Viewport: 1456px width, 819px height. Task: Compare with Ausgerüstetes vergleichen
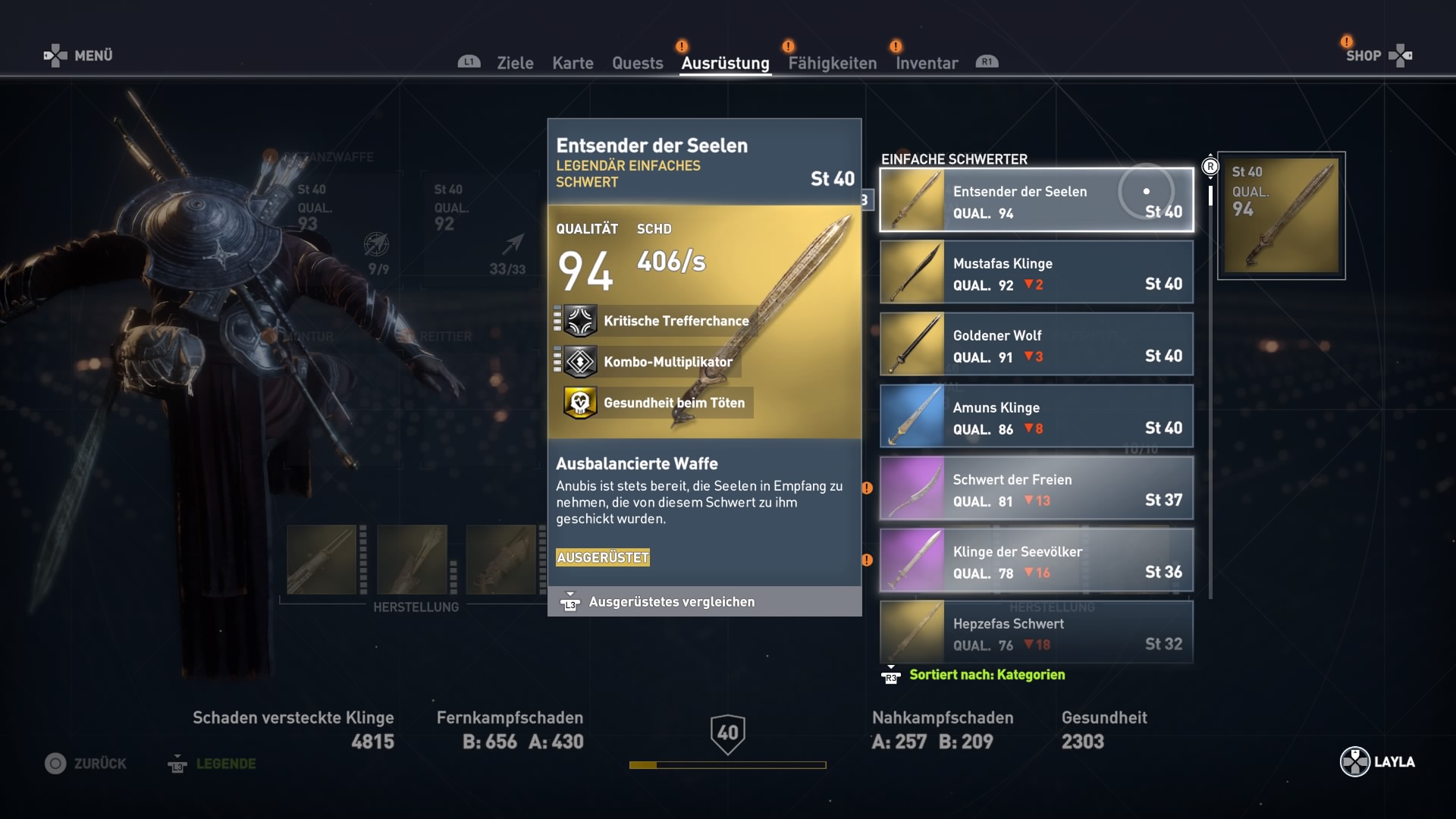click(671, 602)
